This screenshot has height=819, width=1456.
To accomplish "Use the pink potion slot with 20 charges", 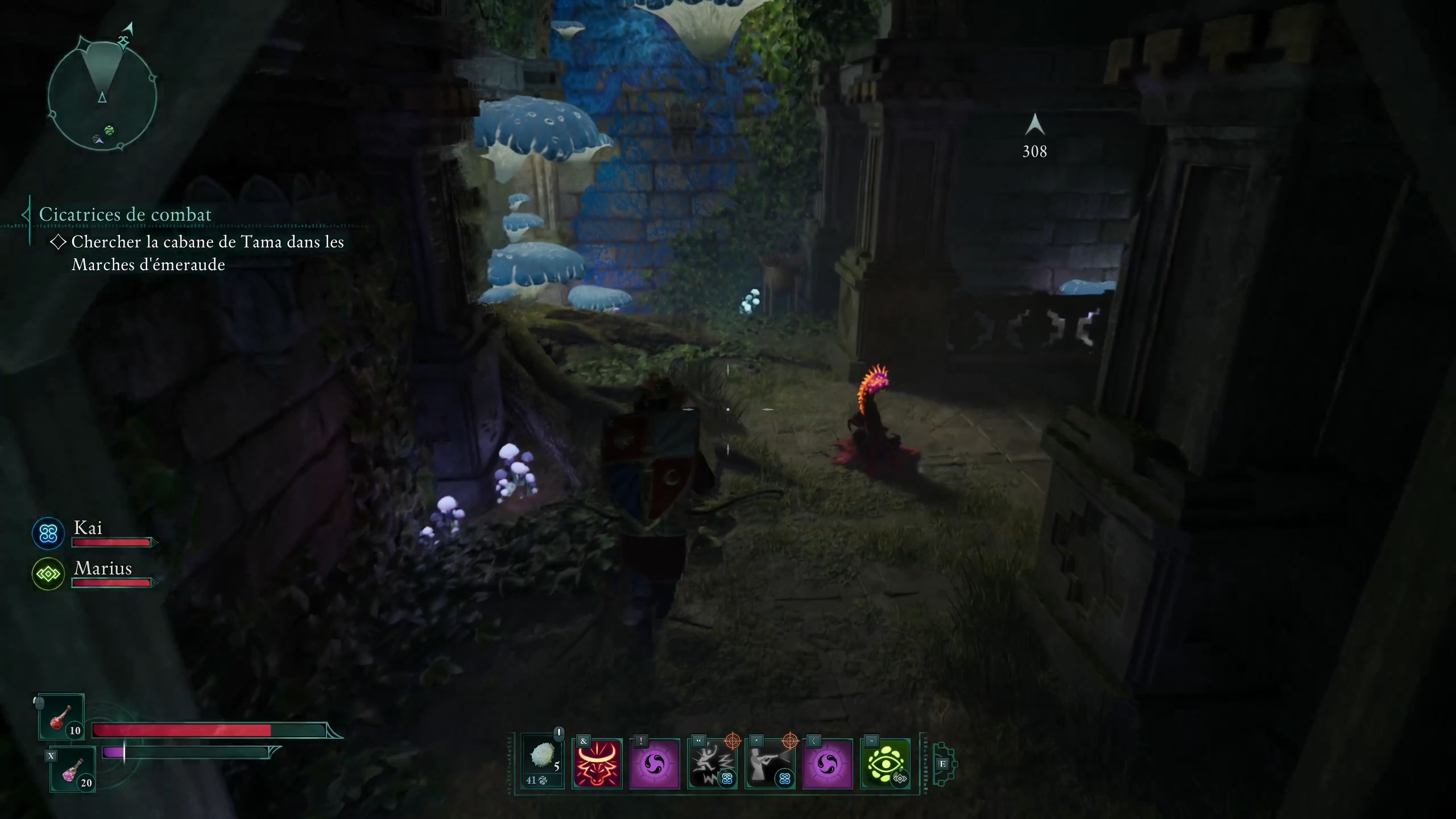I will 73,770.
